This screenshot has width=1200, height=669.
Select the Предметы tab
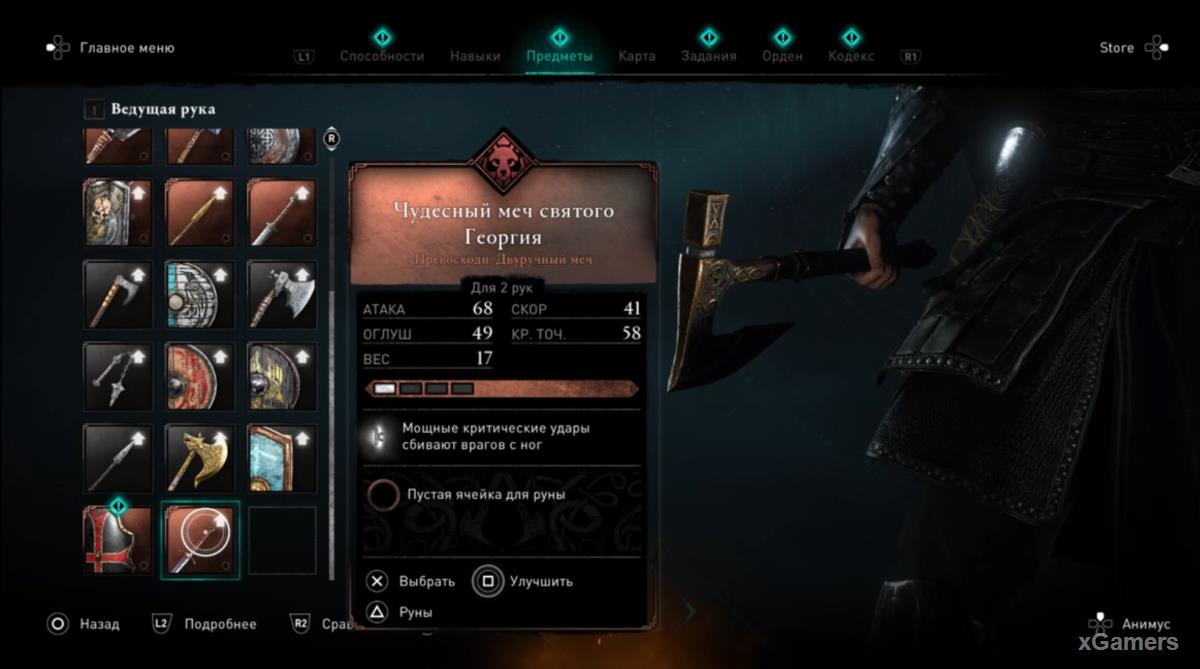pyautogui.click(x=559, y=56)
